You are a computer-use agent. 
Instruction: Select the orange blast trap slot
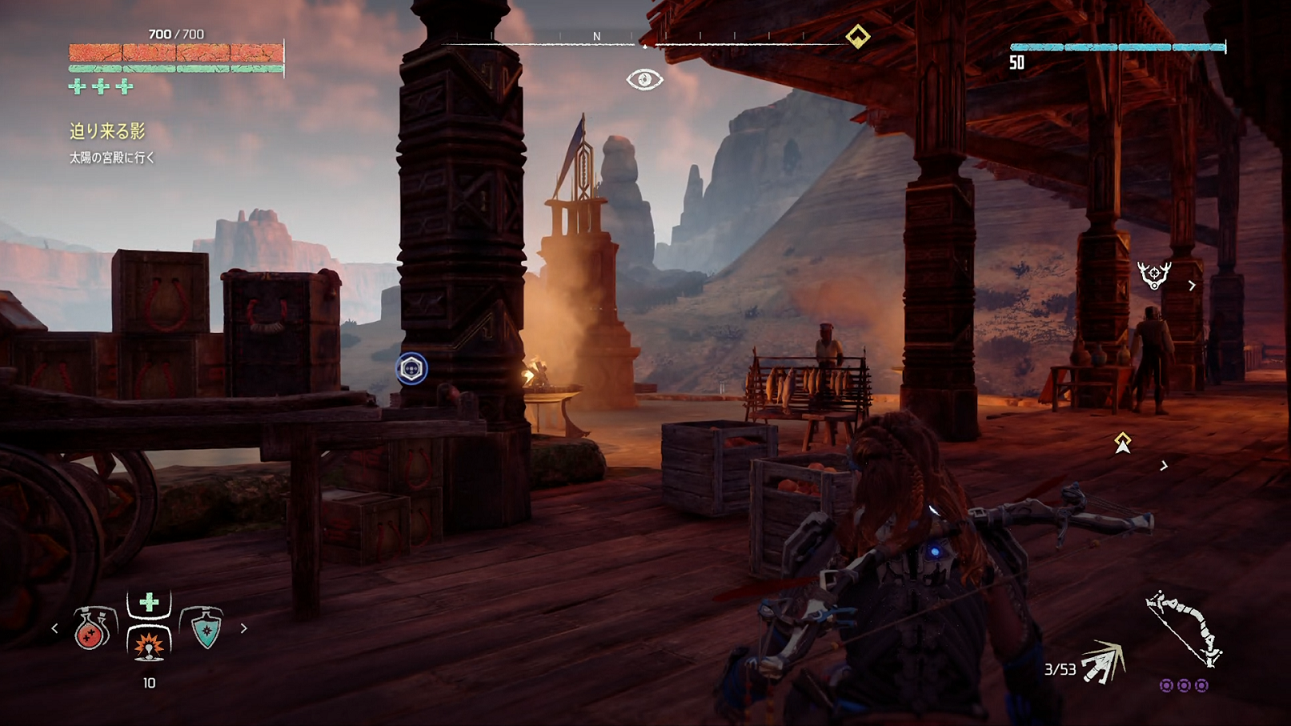point(149,645)
